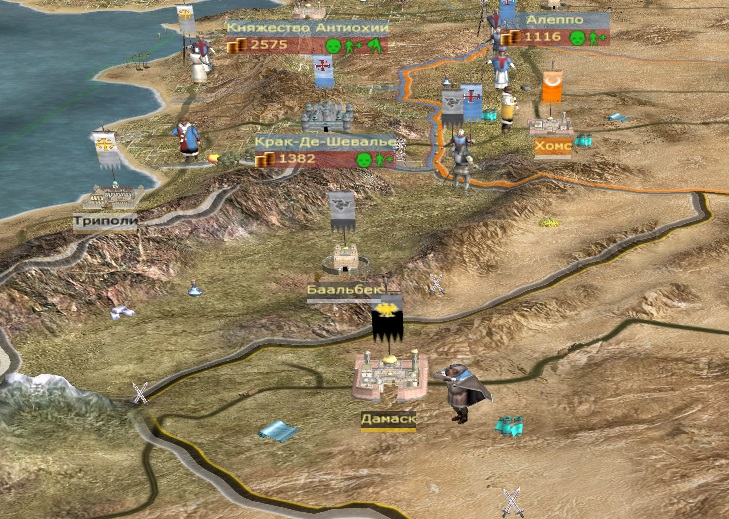The height and width of the screenshot is (519, 729).
Task: Select the Хомс settlement name label
Action: pyautogui.click(x=553, y=146)
